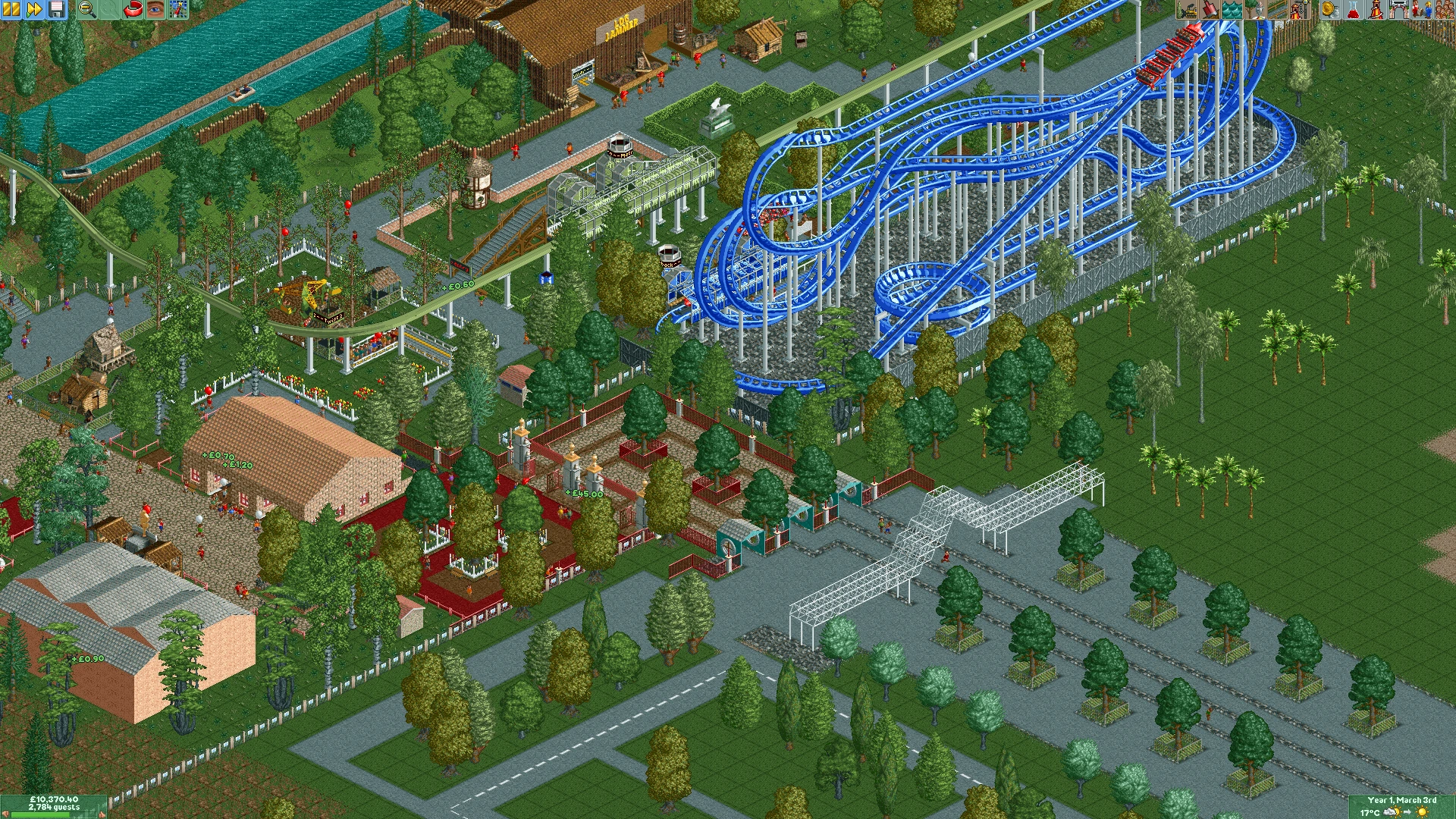
Task: Open the eye view options dropdown
Action: coord(155,10)
